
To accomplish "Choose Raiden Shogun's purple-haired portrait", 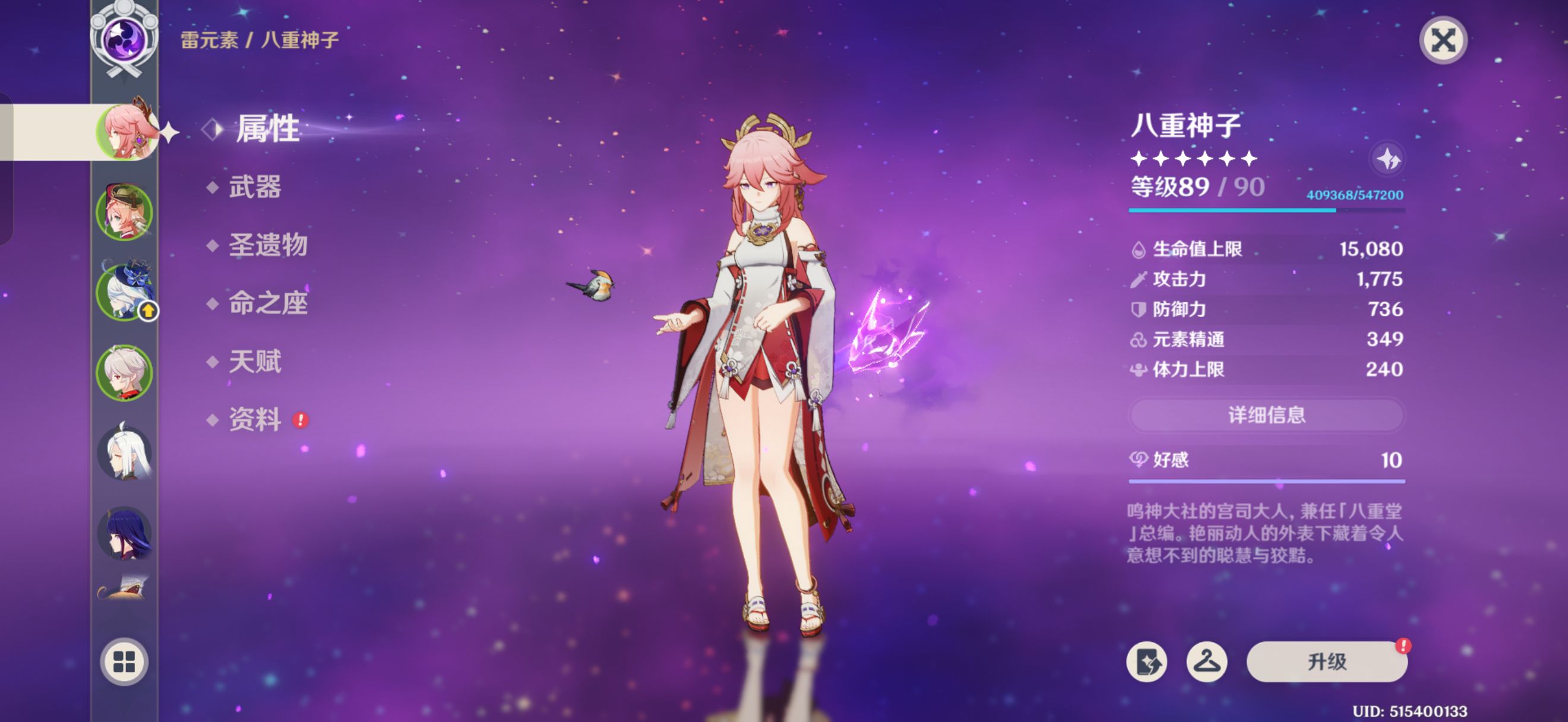I will coord(124,533).
